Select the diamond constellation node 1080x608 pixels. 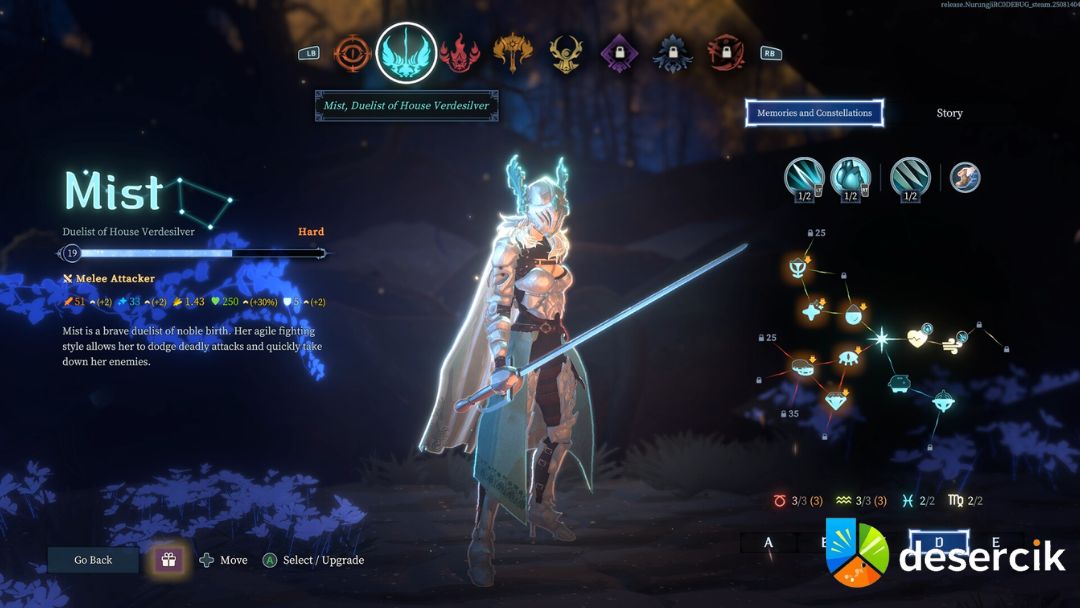pos(836,400)
